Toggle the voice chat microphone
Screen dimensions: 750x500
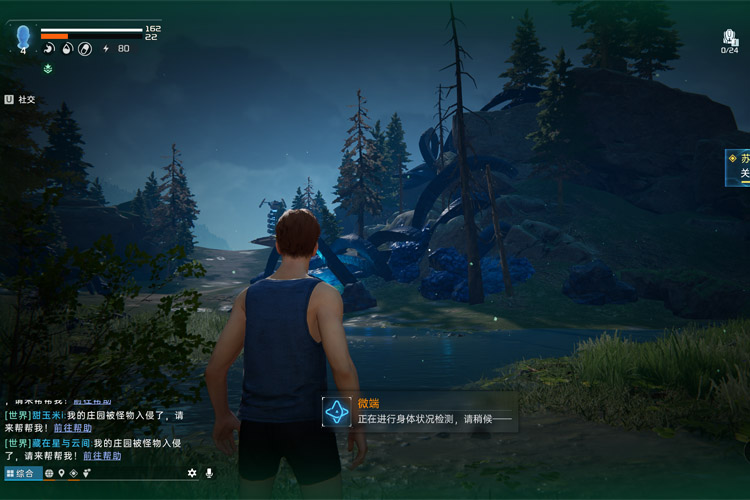coord(209,473)
